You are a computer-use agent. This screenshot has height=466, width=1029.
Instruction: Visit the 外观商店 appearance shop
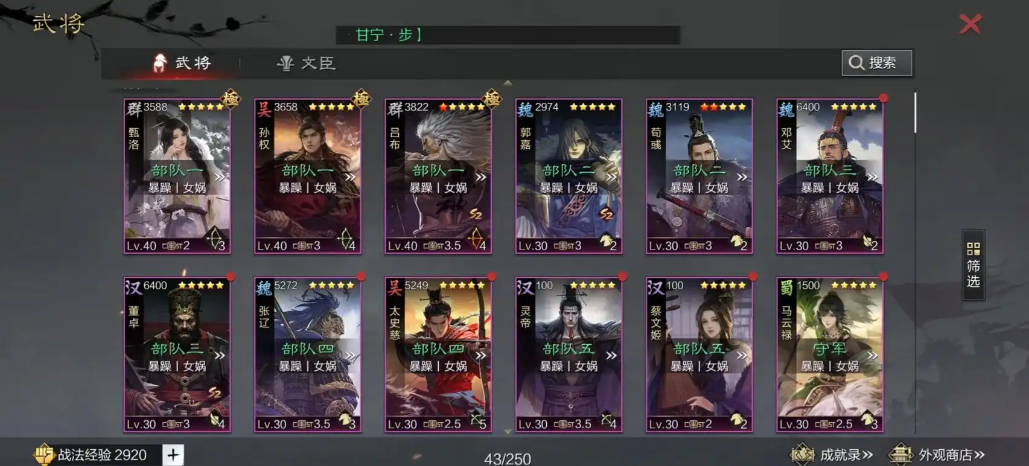937,455
